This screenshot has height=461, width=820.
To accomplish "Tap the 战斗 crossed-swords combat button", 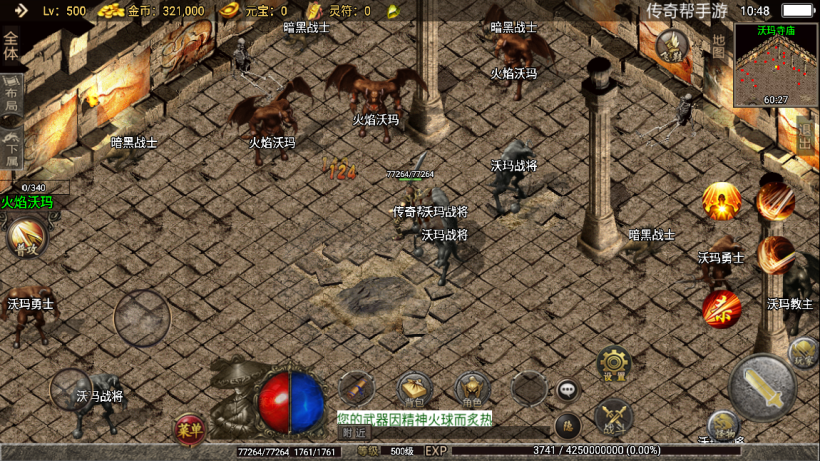I will [613, 416].
